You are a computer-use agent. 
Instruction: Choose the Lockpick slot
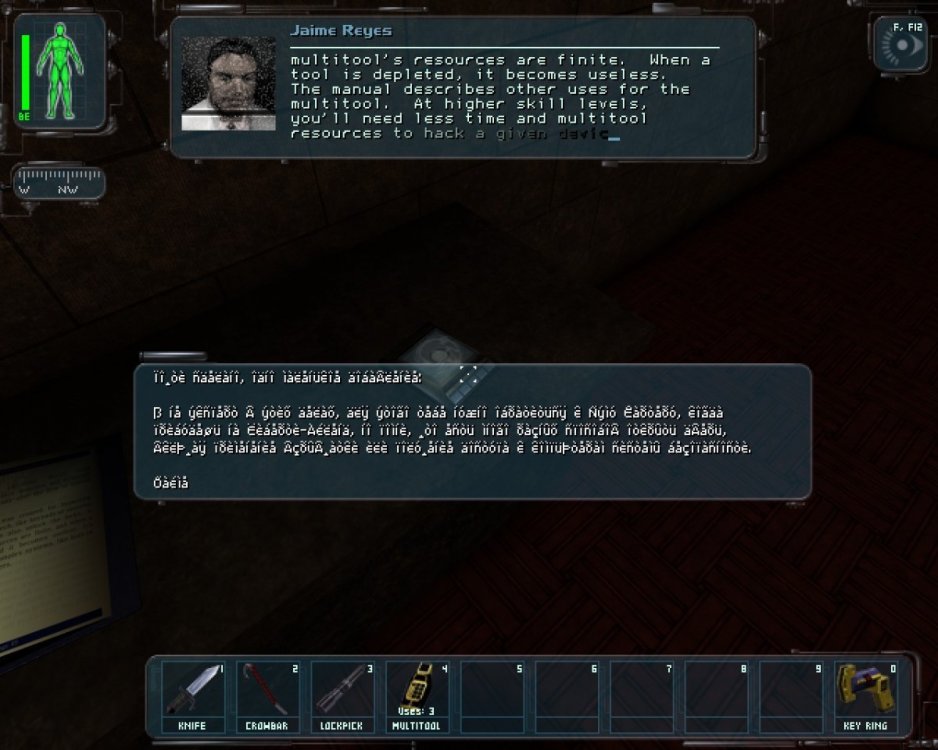coord(343,696)
